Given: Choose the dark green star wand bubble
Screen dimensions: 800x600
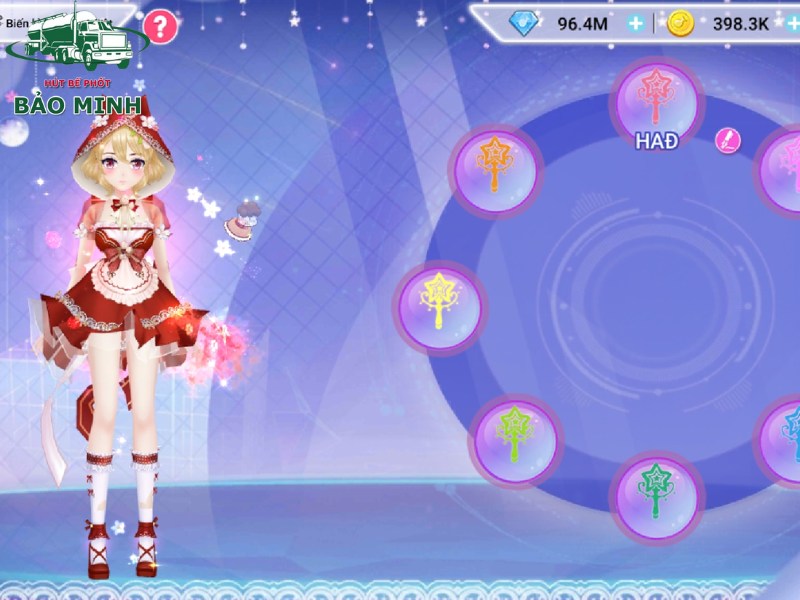Looking at the screenshot, I should [x=657, y=493].
